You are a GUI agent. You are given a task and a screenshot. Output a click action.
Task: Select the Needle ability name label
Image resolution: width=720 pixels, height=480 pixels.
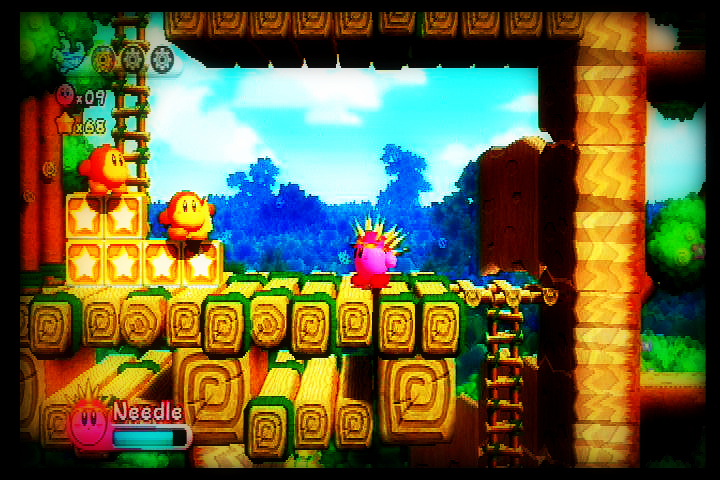pyautogui.click(x=147, y=411)
